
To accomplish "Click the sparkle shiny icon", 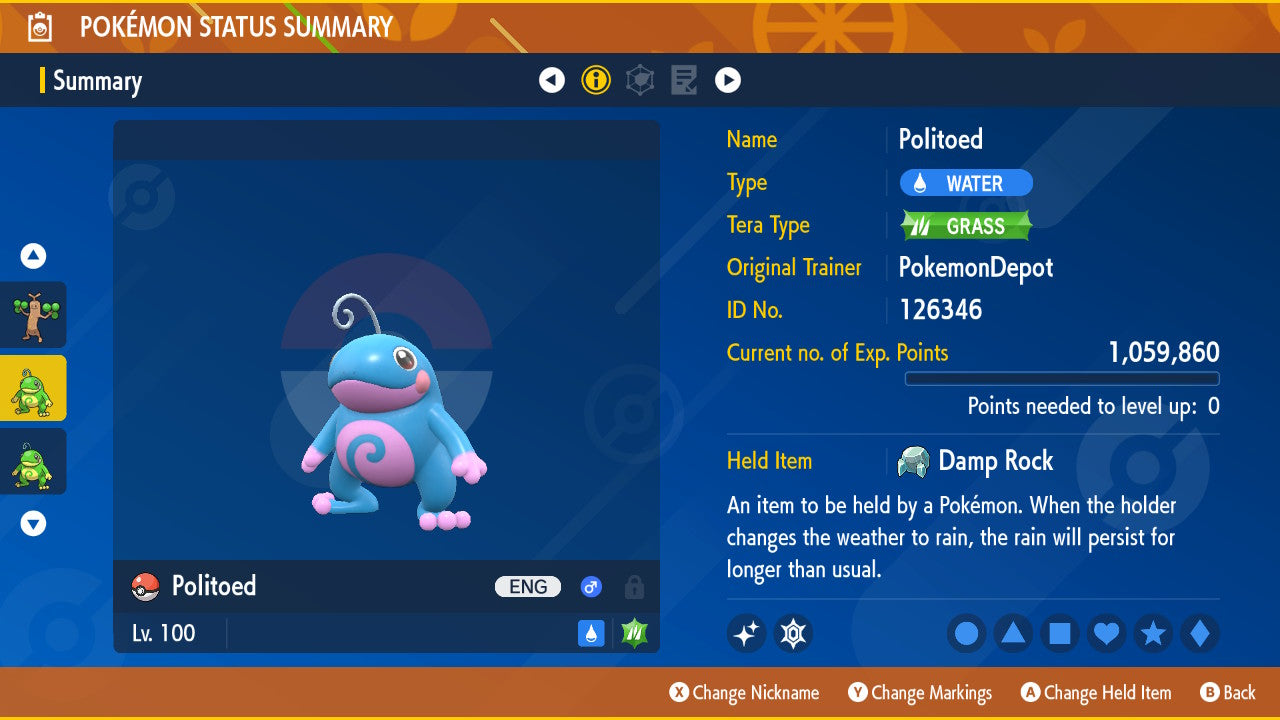I will pos(746,633).
